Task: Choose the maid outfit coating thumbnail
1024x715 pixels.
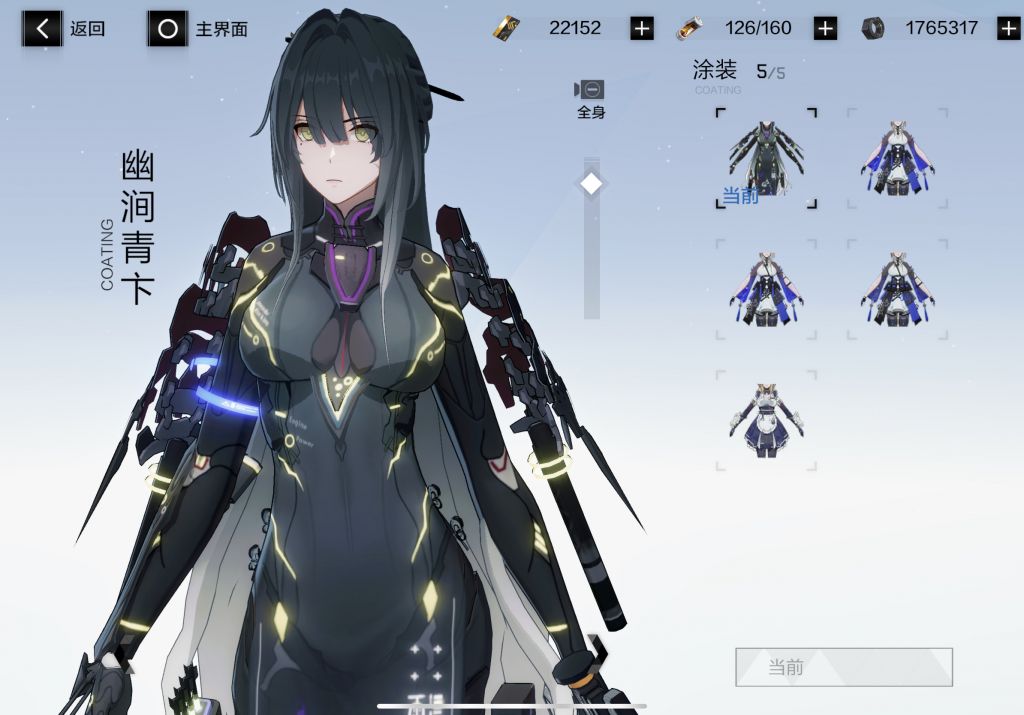Action: (x=766, y=420)
